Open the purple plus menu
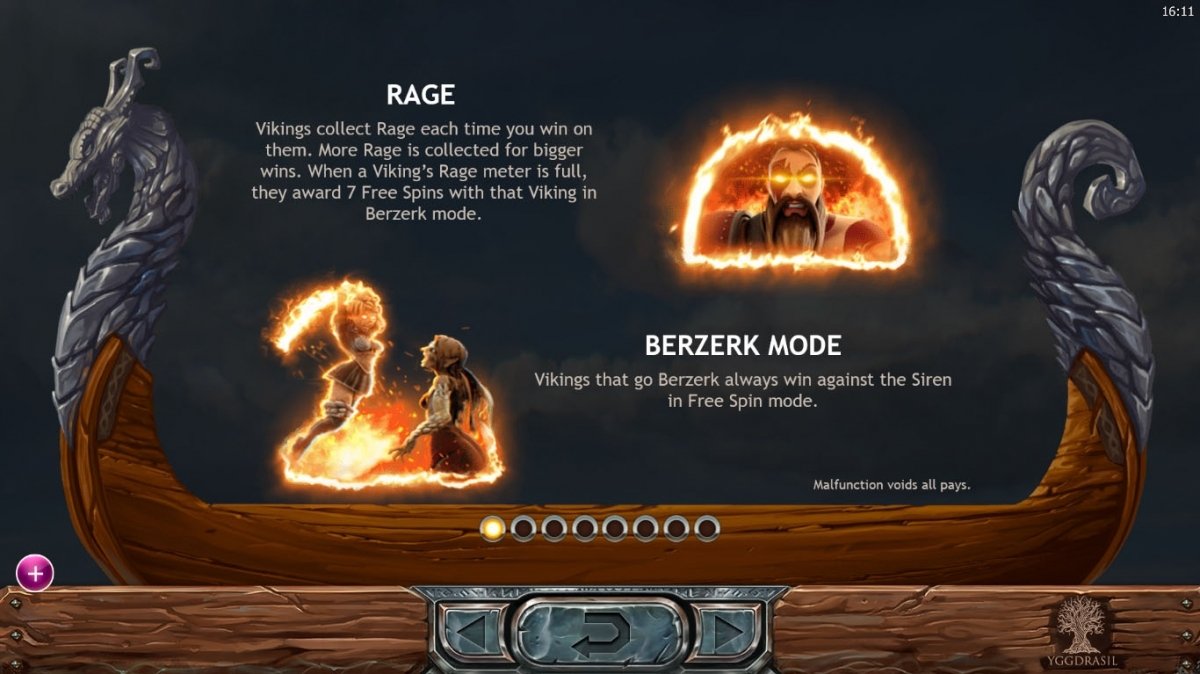The height and width of the screenshot is (674, 1200). point(35,573)
